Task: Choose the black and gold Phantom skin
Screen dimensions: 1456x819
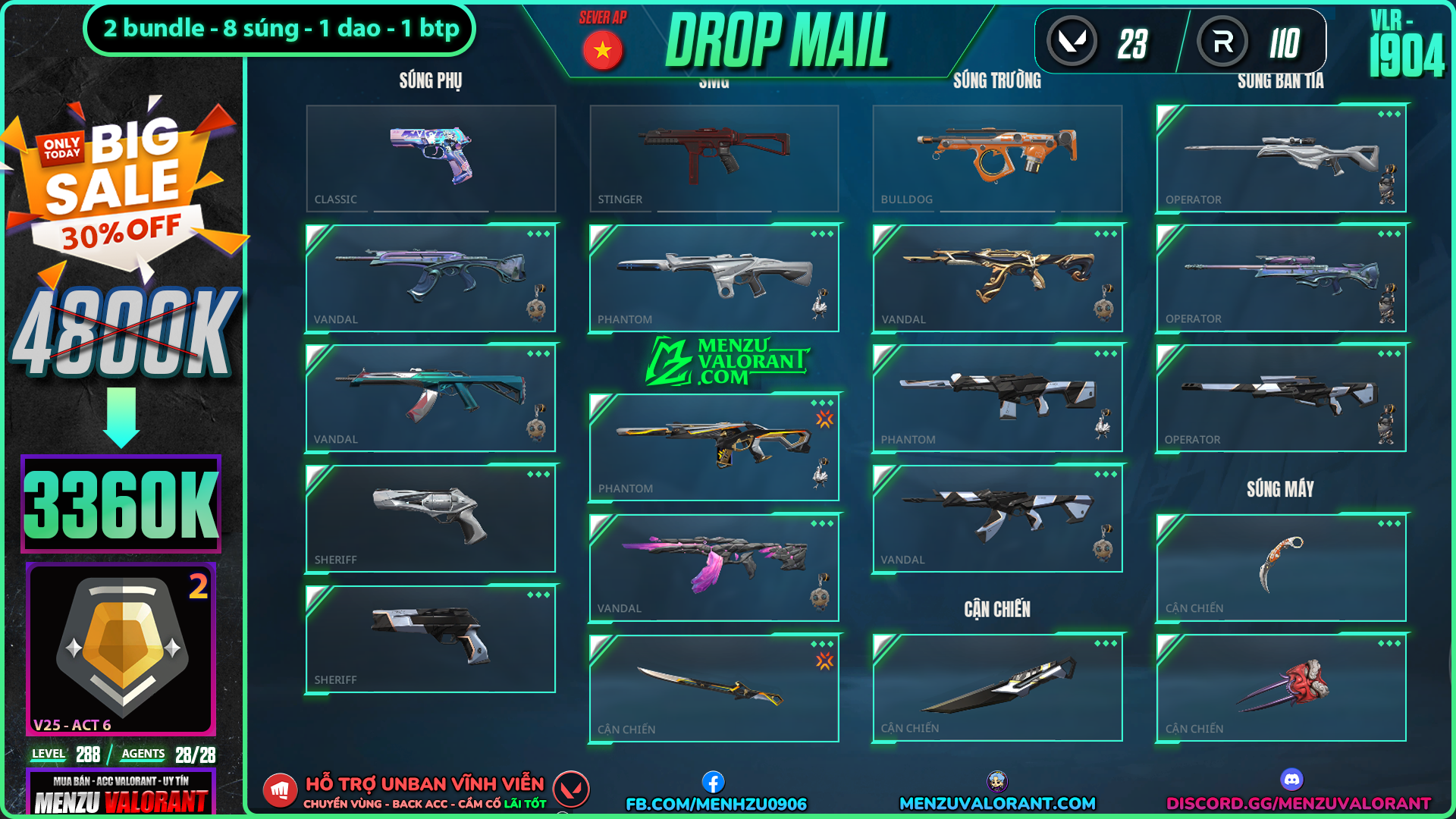Action: pos(714,447)
